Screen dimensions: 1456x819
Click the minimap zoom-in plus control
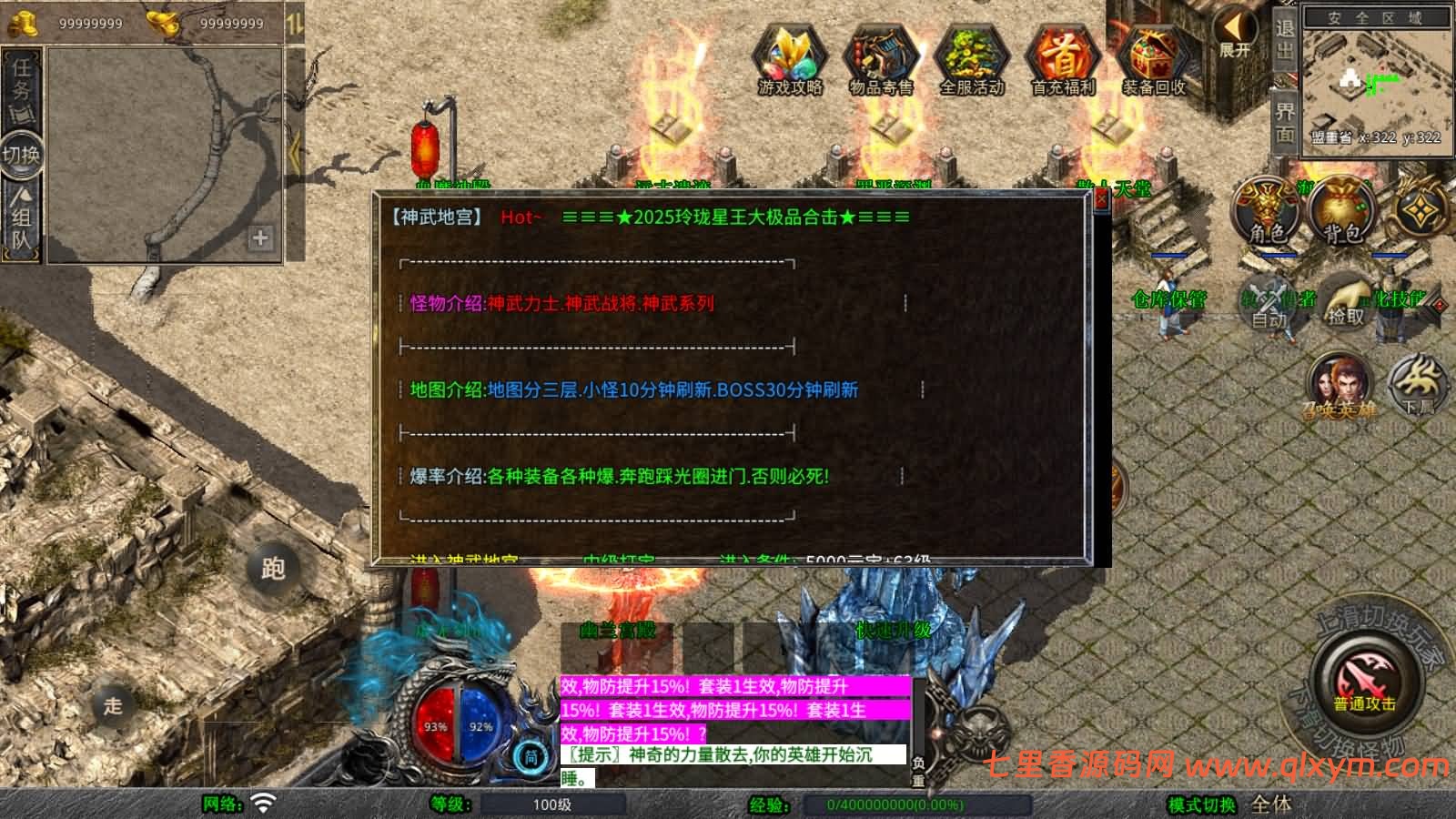tap(261, 239)
